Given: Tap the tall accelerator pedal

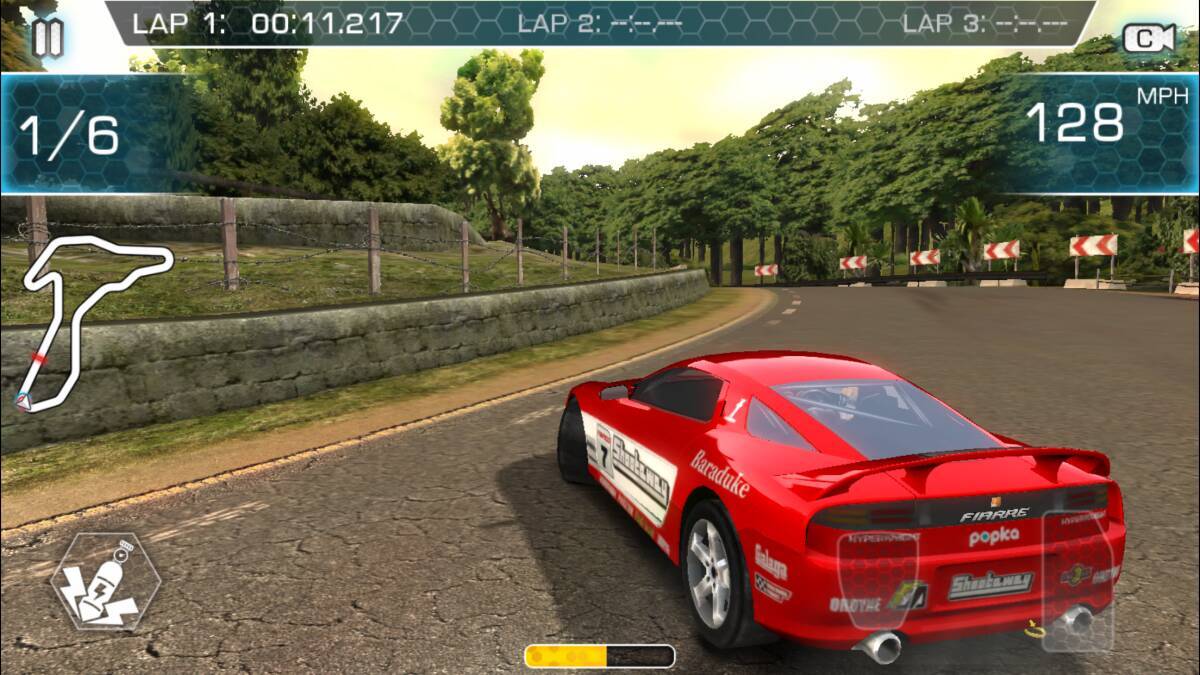Looking at the screenshot, I should (1078, 580).
